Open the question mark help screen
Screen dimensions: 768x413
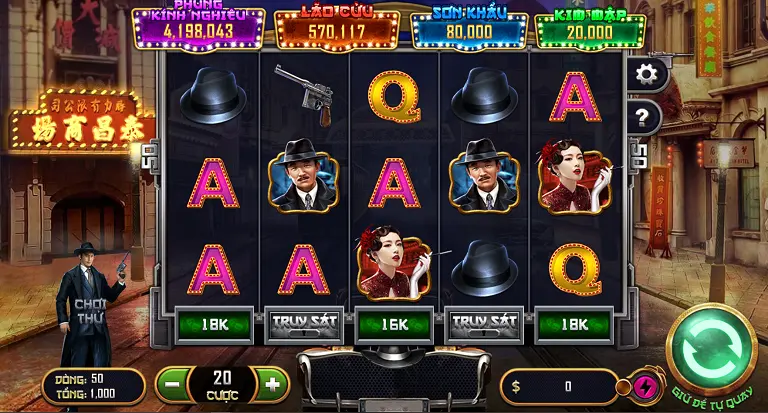coord(644,118)
